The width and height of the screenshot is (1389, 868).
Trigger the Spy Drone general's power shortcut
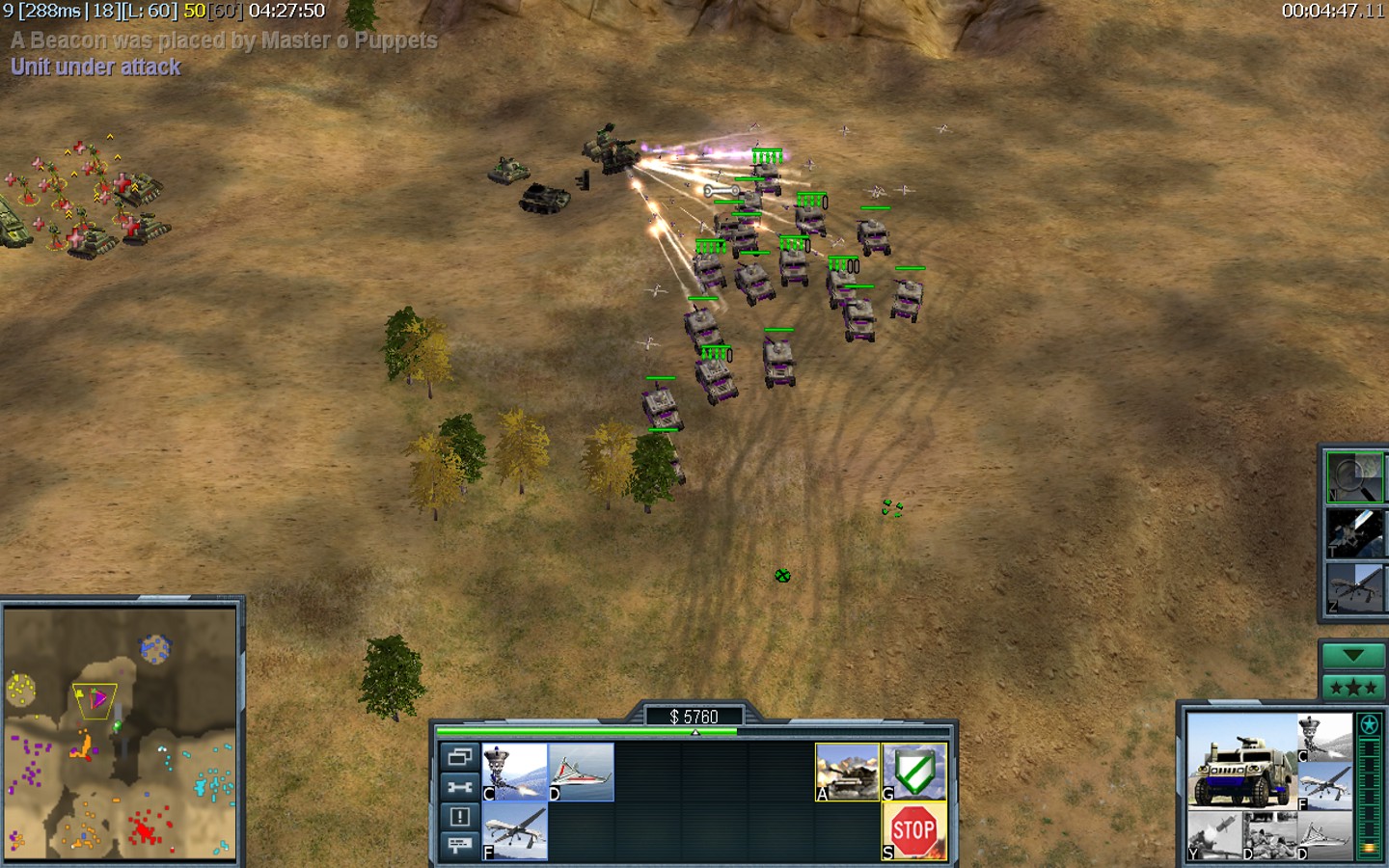[x=1353, y=588]
